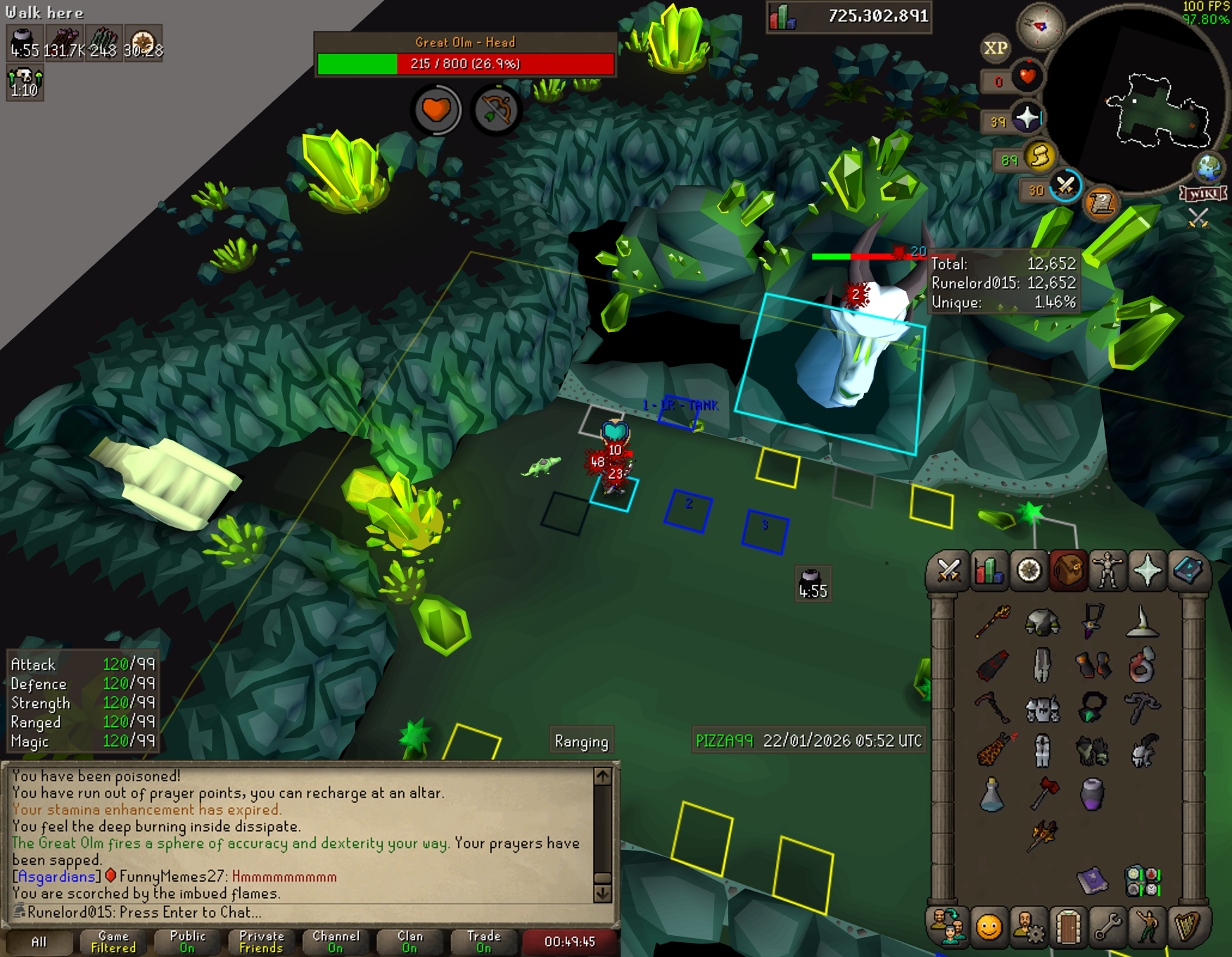This screenshot has width=1232, height=957.
Task: Activate quick prayers via the prayer orb
Action: 1027,118
